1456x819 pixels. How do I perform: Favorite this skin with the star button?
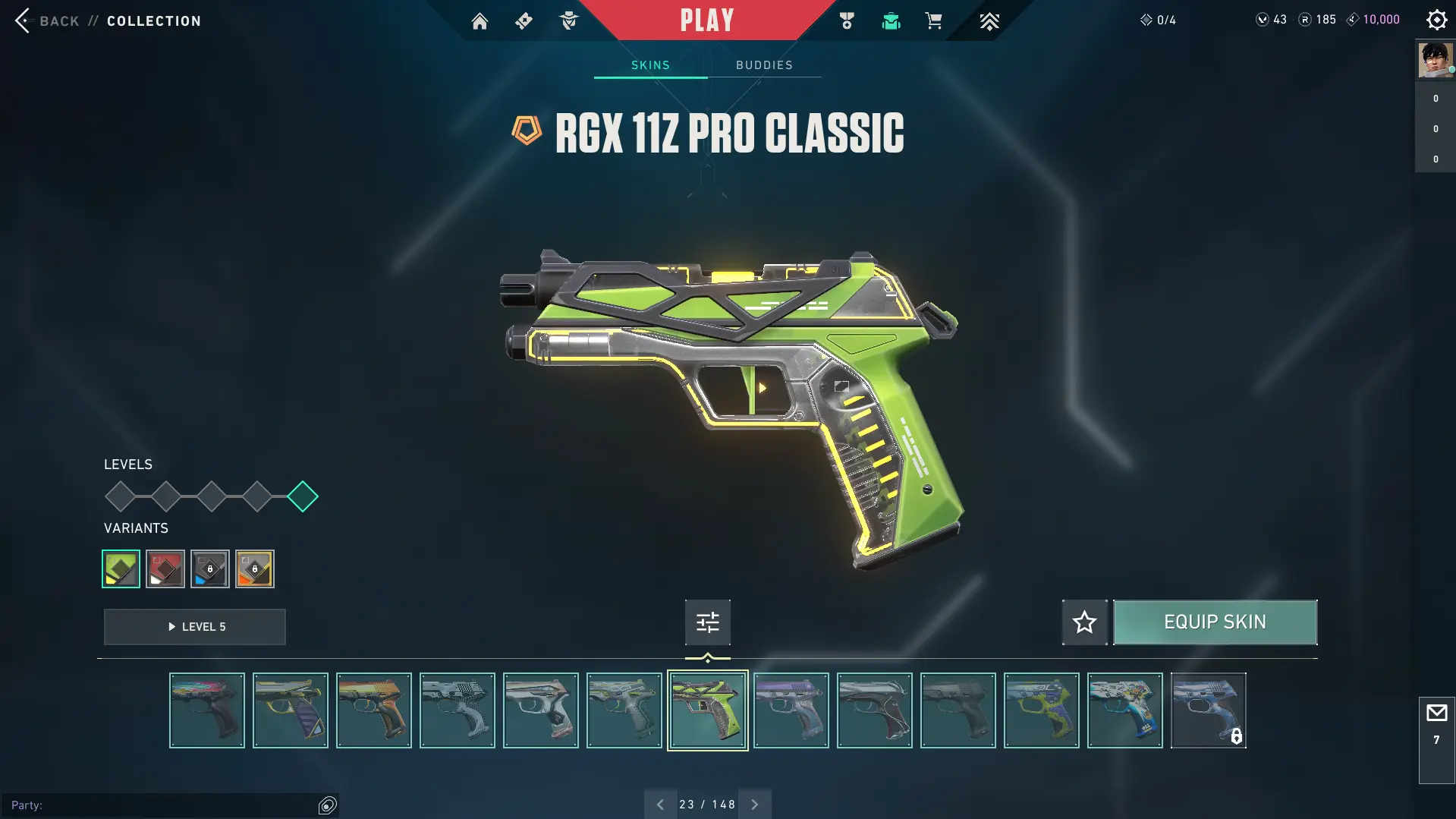1084,622
